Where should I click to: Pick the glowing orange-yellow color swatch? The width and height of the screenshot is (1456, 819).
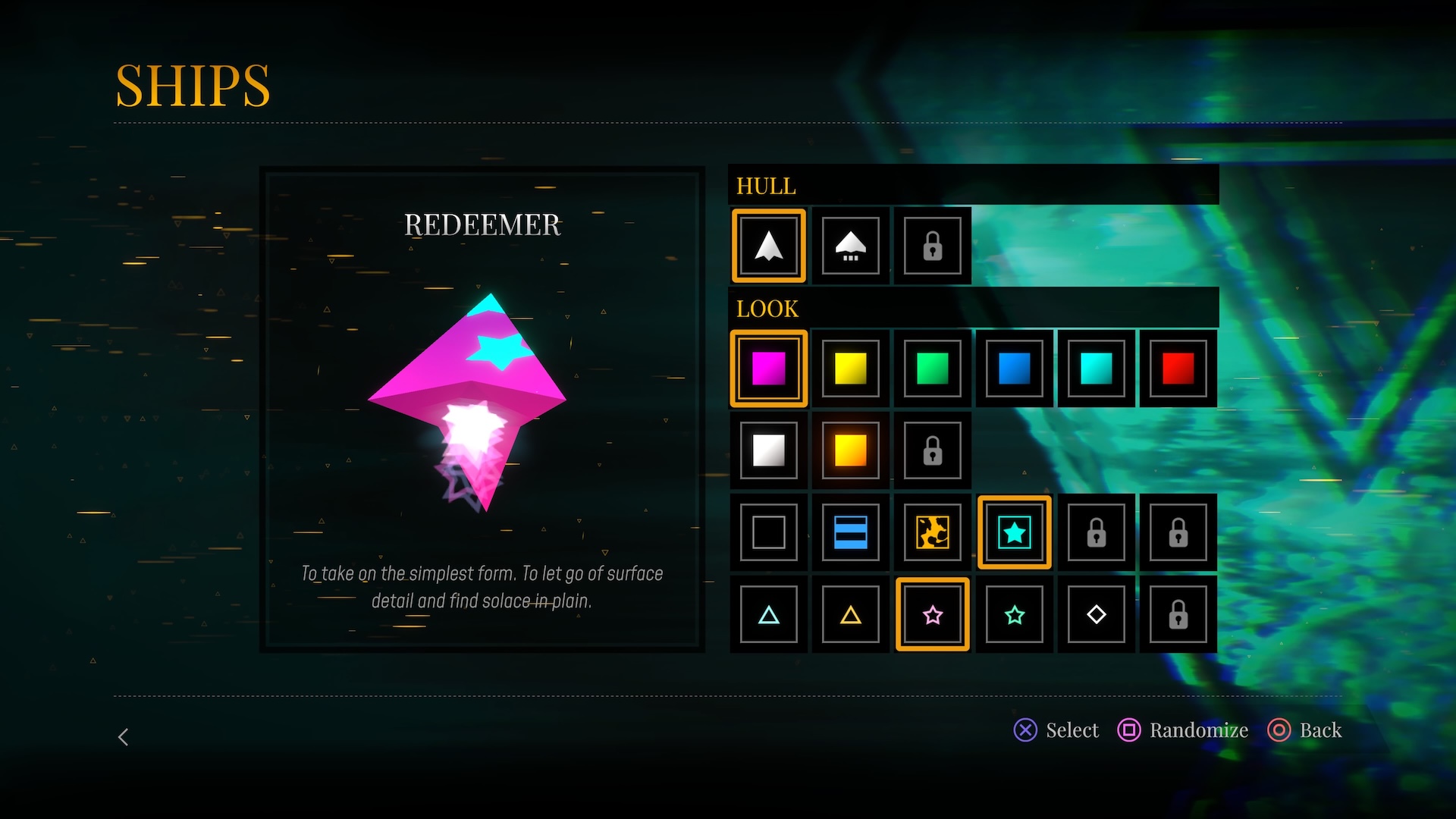click(850, 450)
